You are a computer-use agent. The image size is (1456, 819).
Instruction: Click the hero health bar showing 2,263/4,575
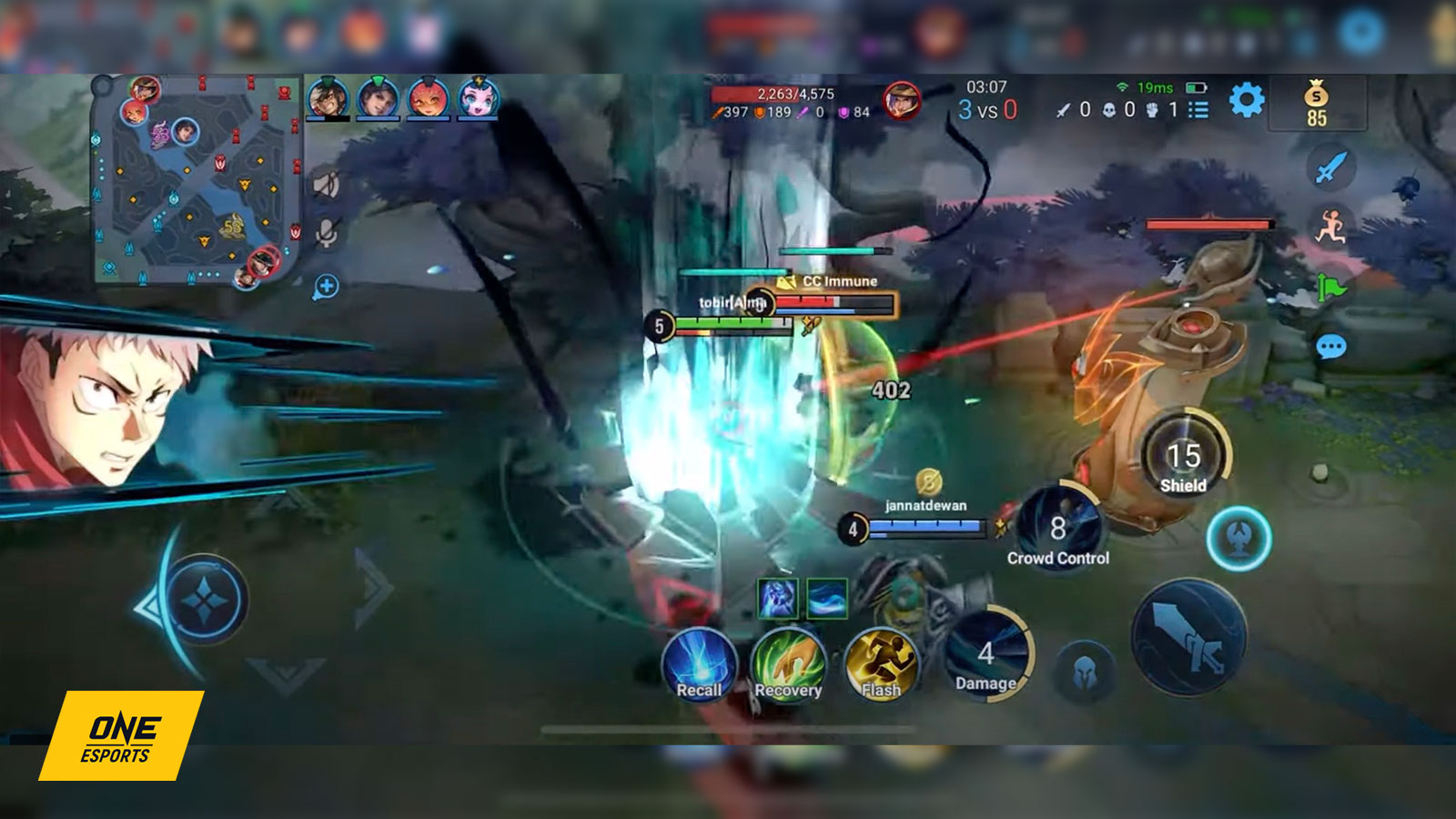click(x=796, y=93)
